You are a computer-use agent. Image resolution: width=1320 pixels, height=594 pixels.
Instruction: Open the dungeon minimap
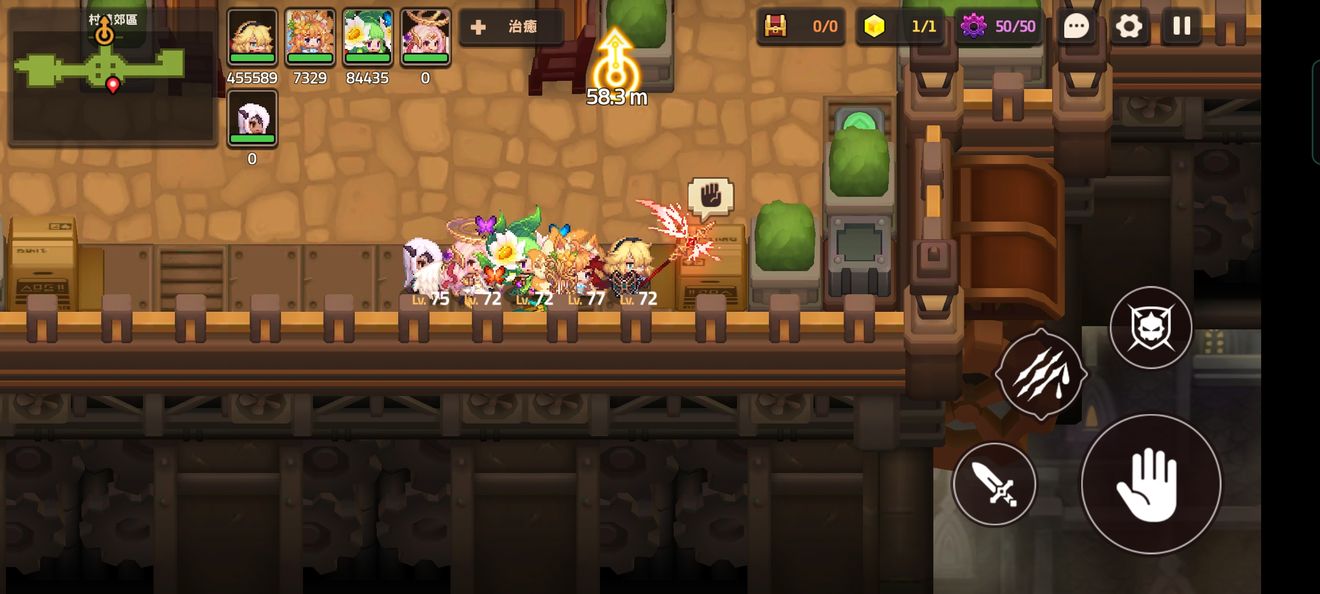[x=112, y=75]
